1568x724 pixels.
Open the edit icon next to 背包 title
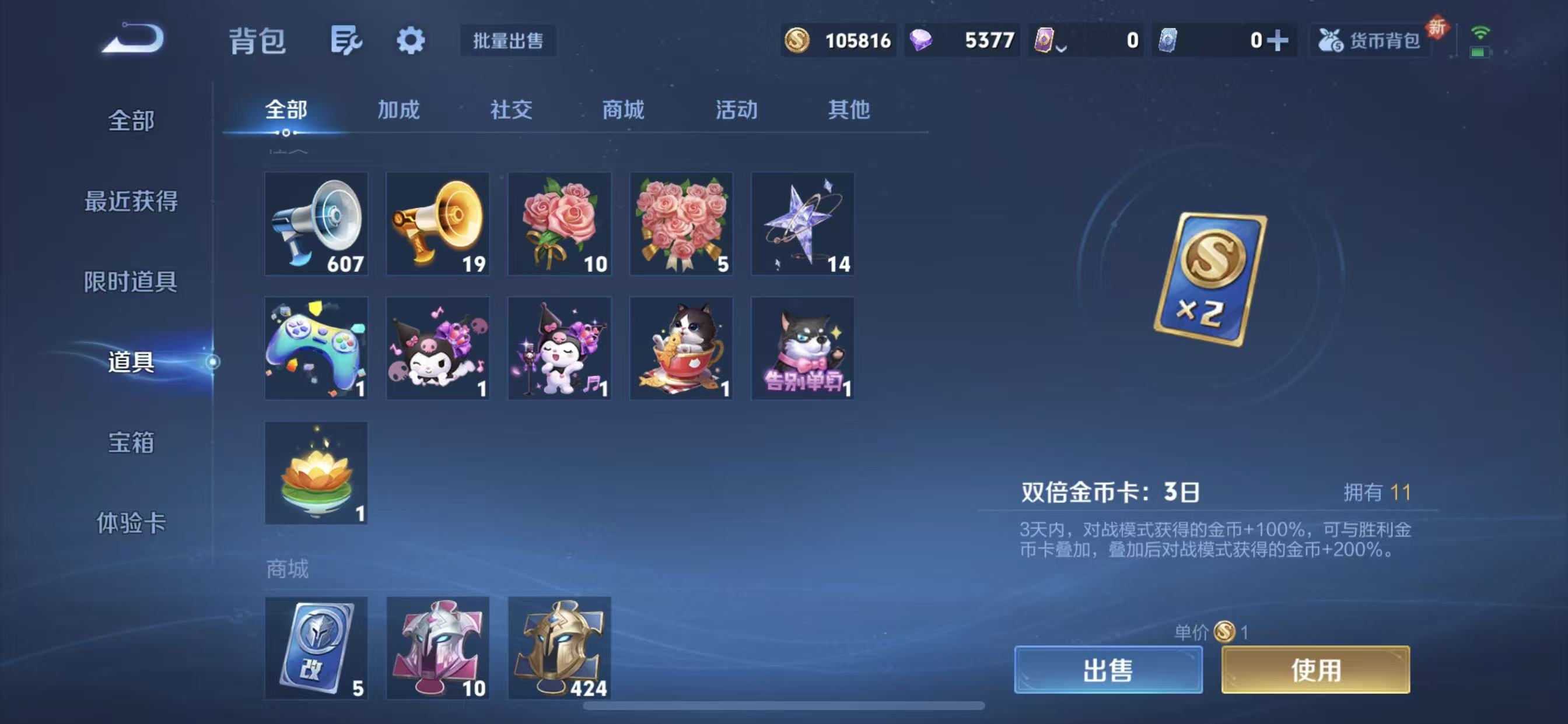(x=346, y=40)
